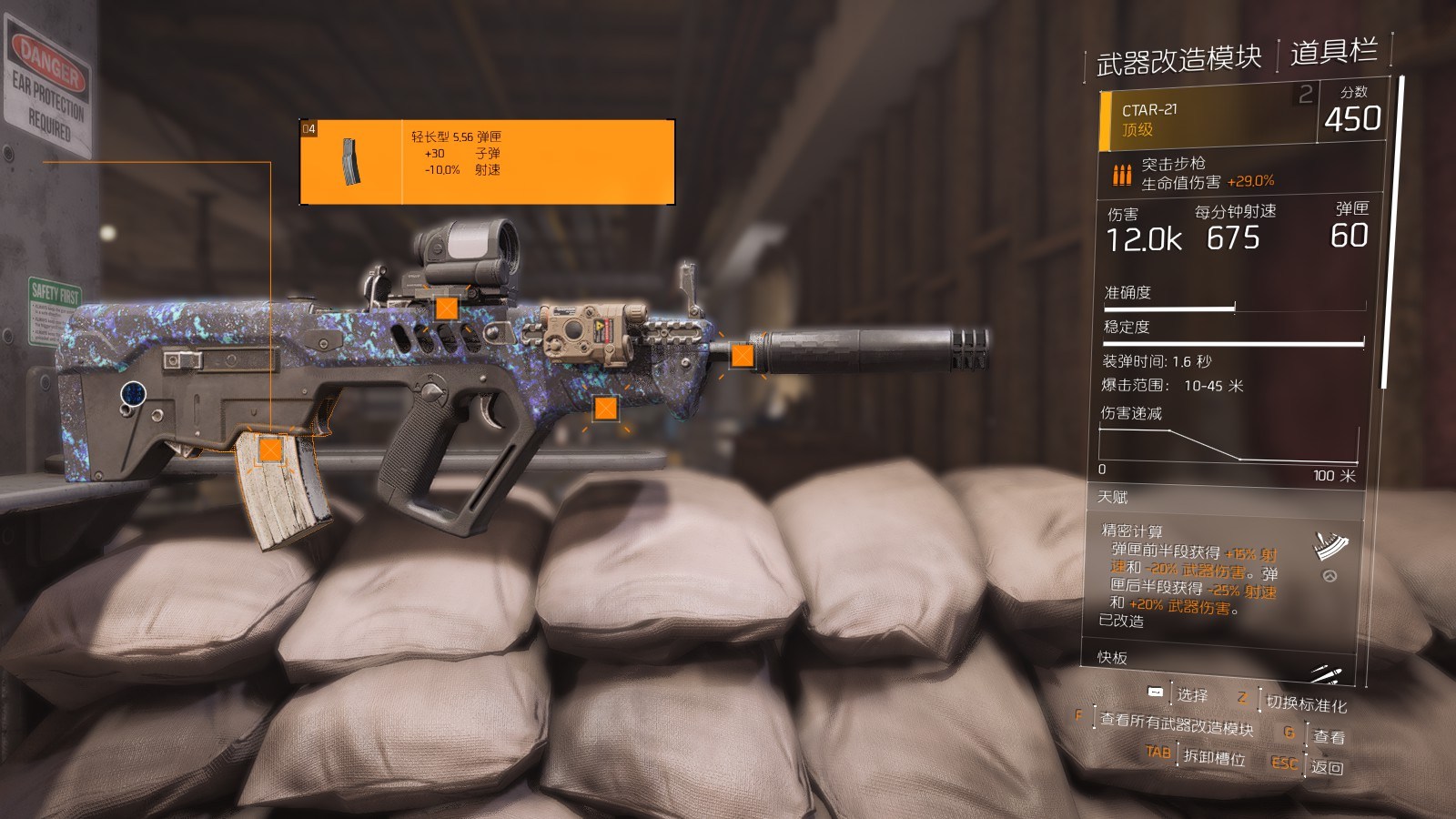Click the 返回 back button

pyautogui.click(x=1326, y=767)
